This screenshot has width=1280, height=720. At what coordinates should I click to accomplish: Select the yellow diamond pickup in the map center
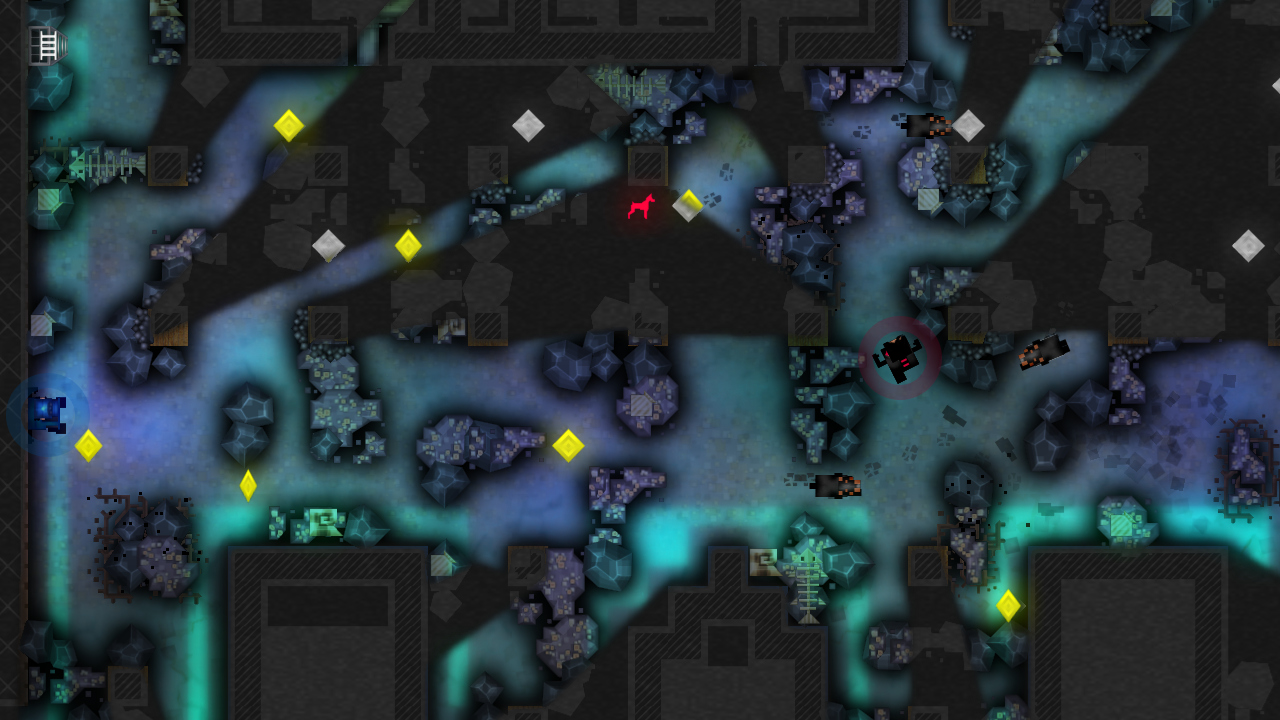point(568,445)
